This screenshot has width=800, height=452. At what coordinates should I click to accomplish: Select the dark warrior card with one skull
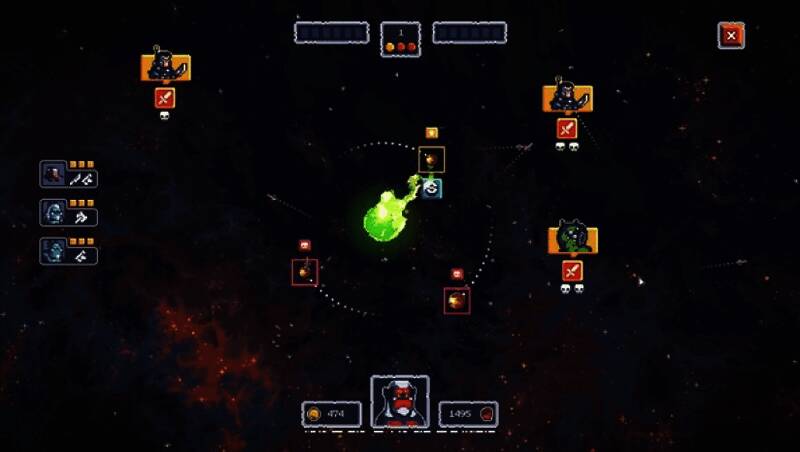pos(165,67)
